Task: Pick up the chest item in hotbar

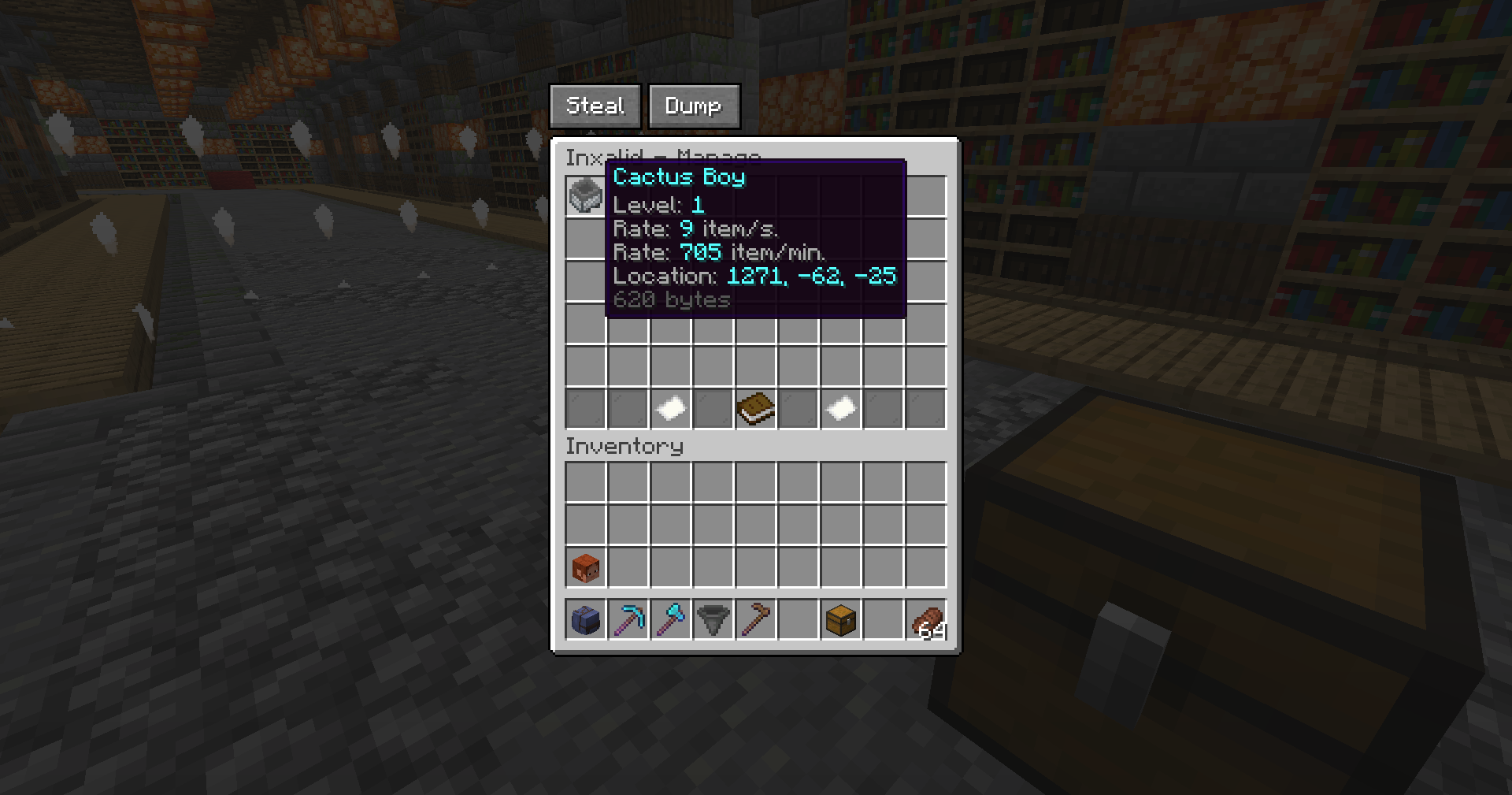Action: click(x=840, y=621)
